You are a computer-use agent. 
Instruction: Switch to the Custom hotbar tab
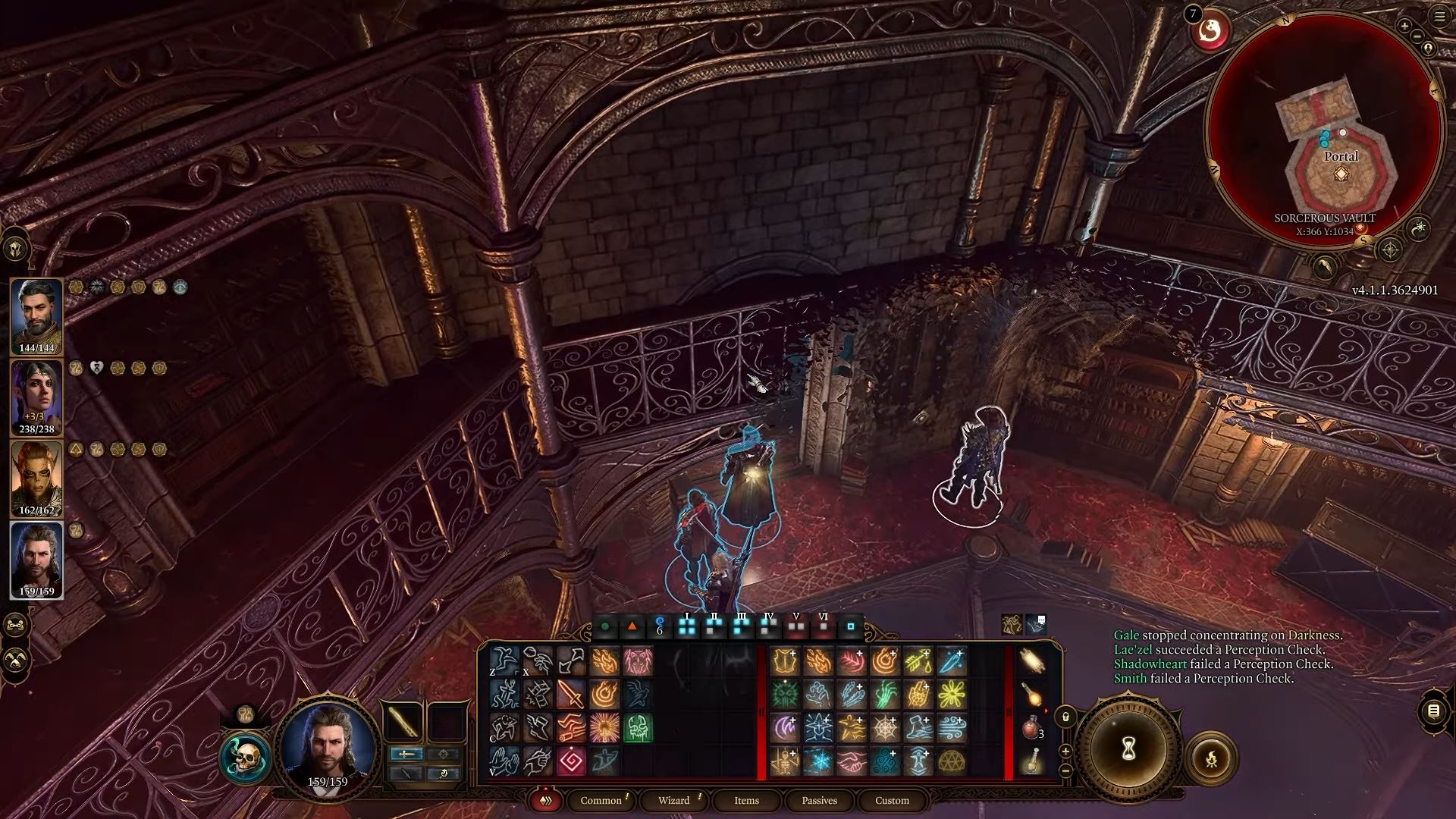click(x=892, y=800)
